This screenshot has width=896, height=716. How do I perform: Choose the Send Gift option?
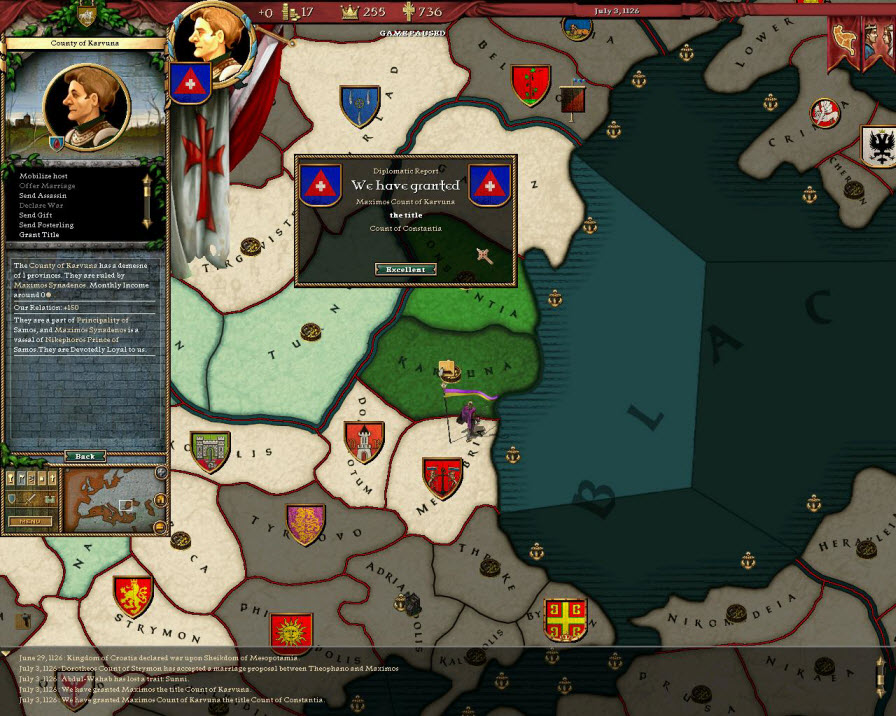tap(36, 215)
